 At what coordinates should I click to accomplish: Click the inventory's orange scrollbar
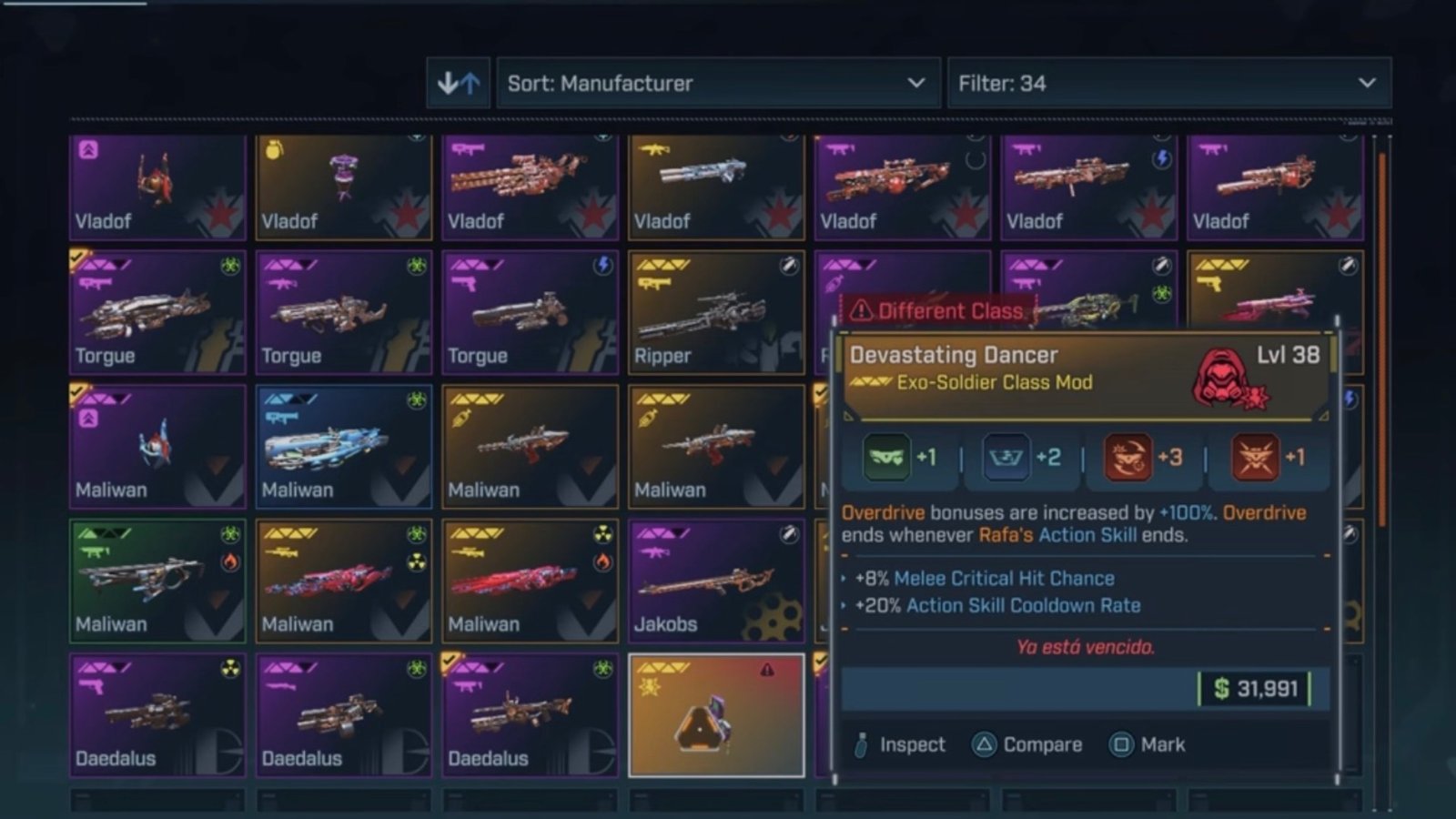1382,337
